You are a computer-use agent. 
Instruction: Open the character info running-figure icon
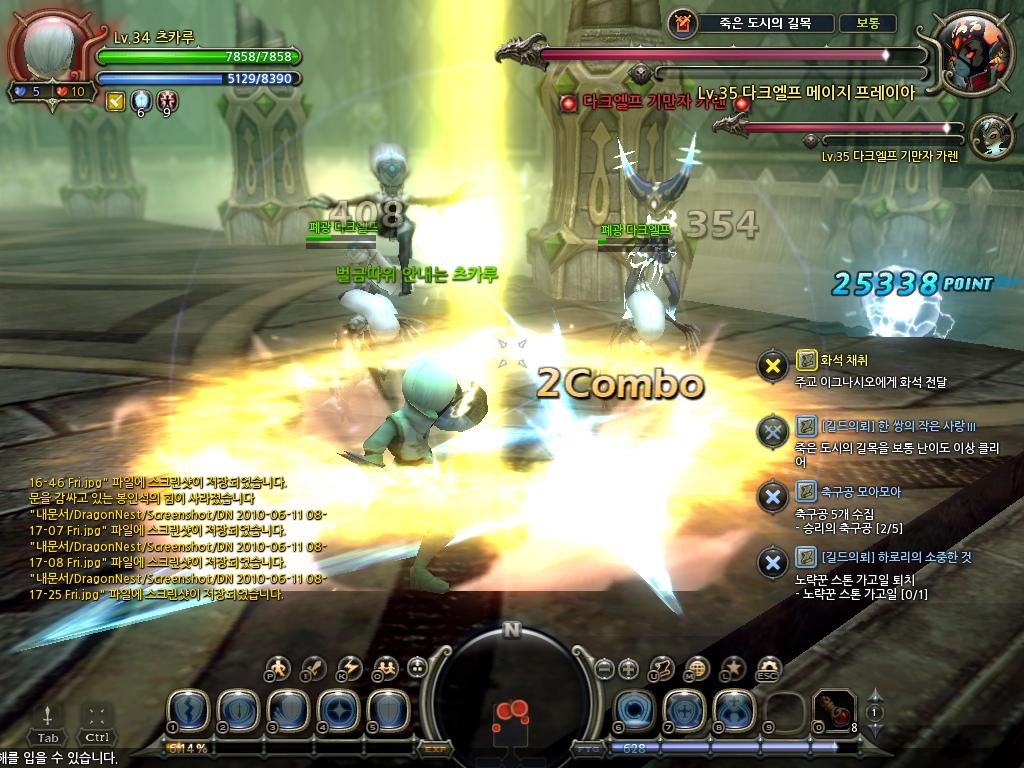[279, 668]
